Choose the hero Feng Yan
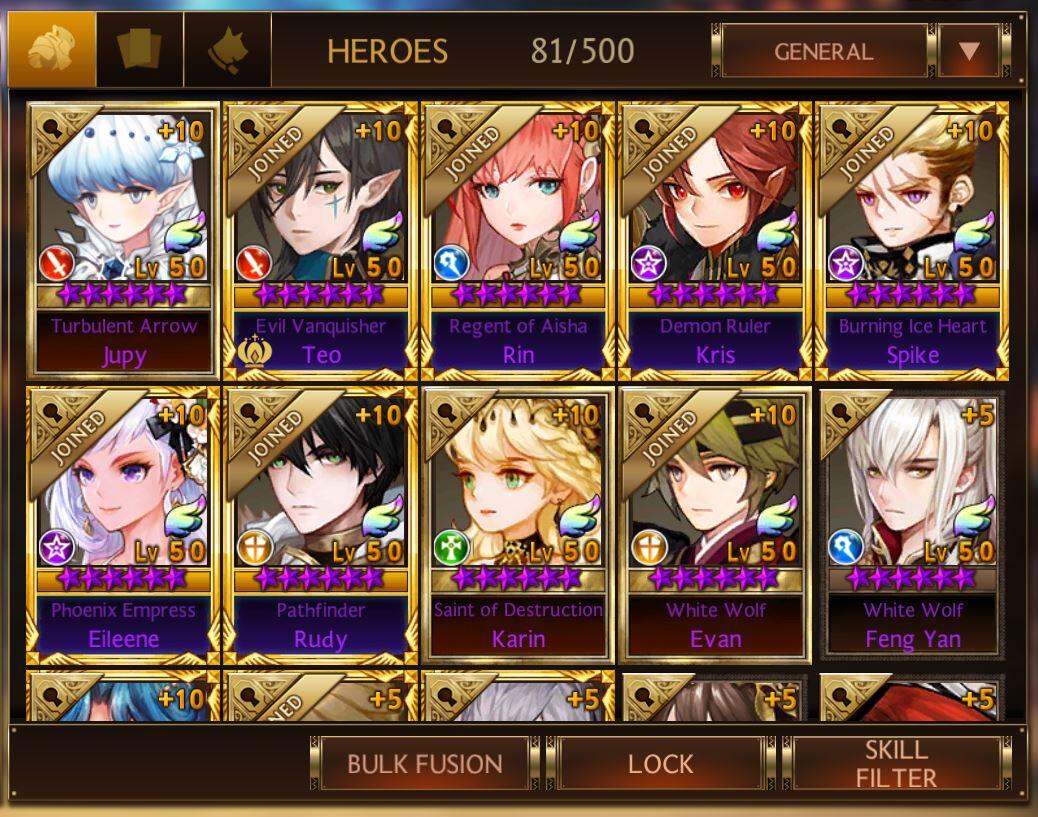The width and height of the screenshot is (1038, 817). point(912,525)
